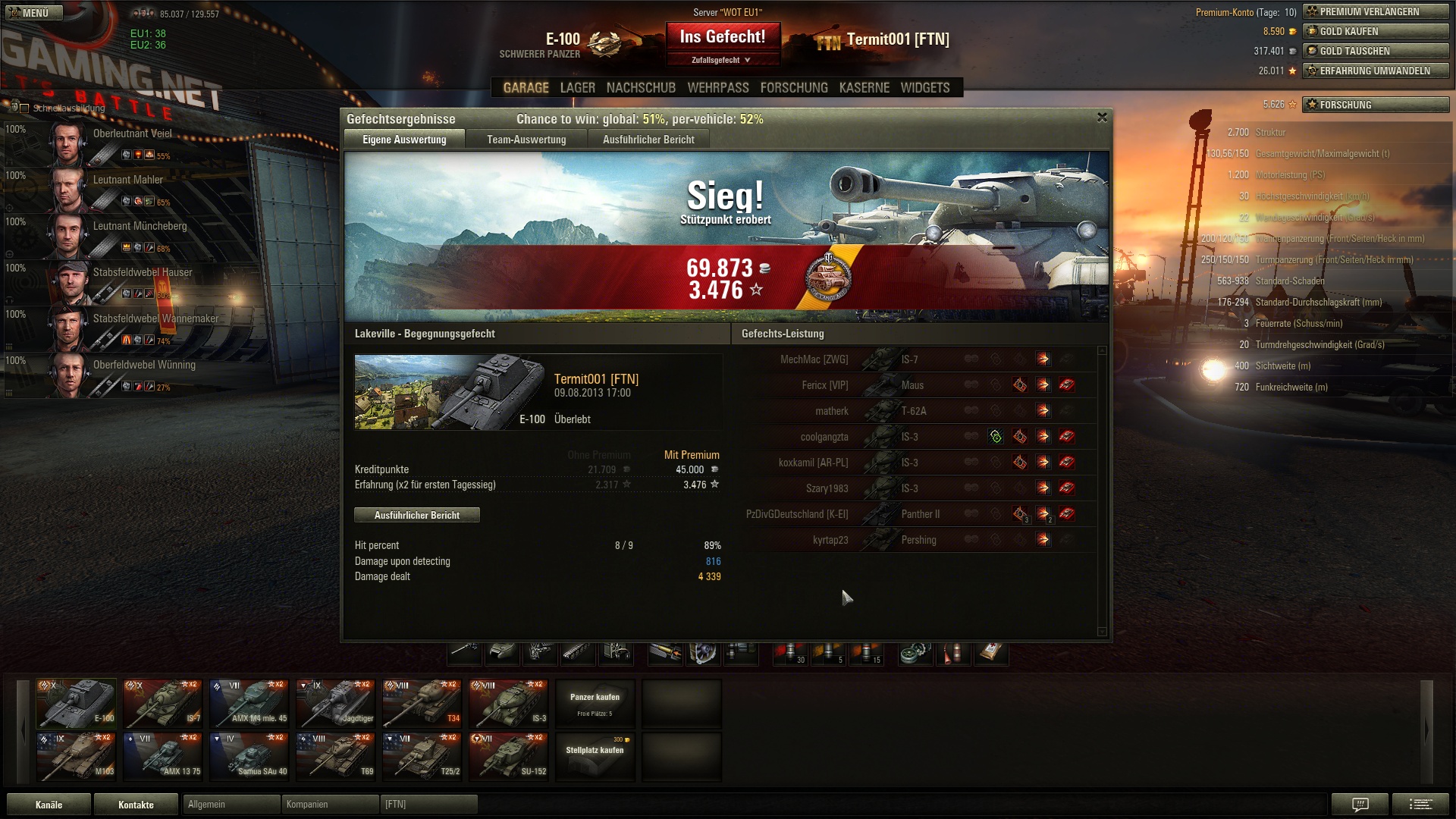The width and height of the screenshot is (1456, 819).
Task: Choose the SU-152 tank in carousel
Action: [509, 756]
